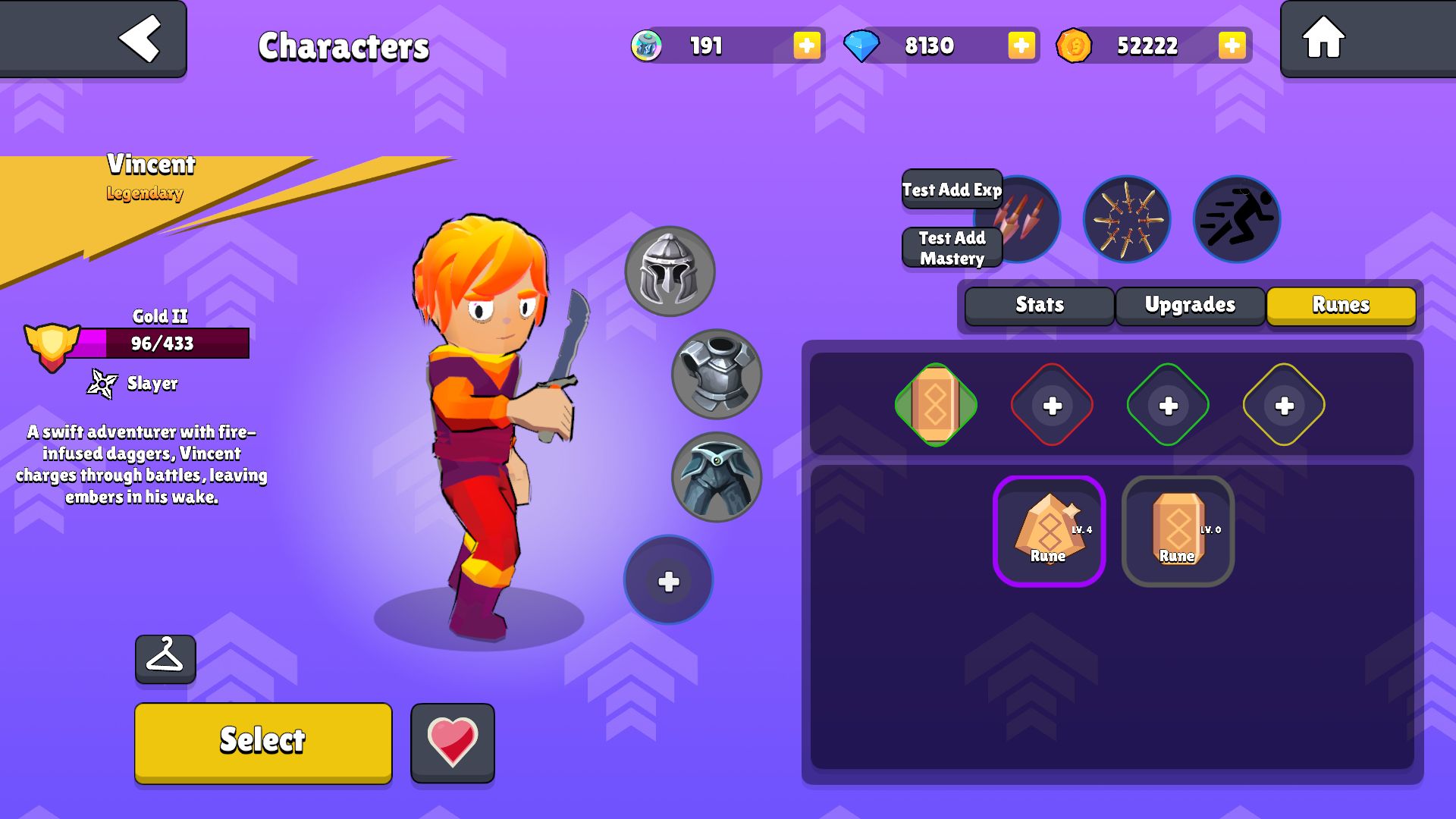Select Vincent with the yellow Select button
The height and width of the screenshot is (819, 1456).
(x=263, y=742)
